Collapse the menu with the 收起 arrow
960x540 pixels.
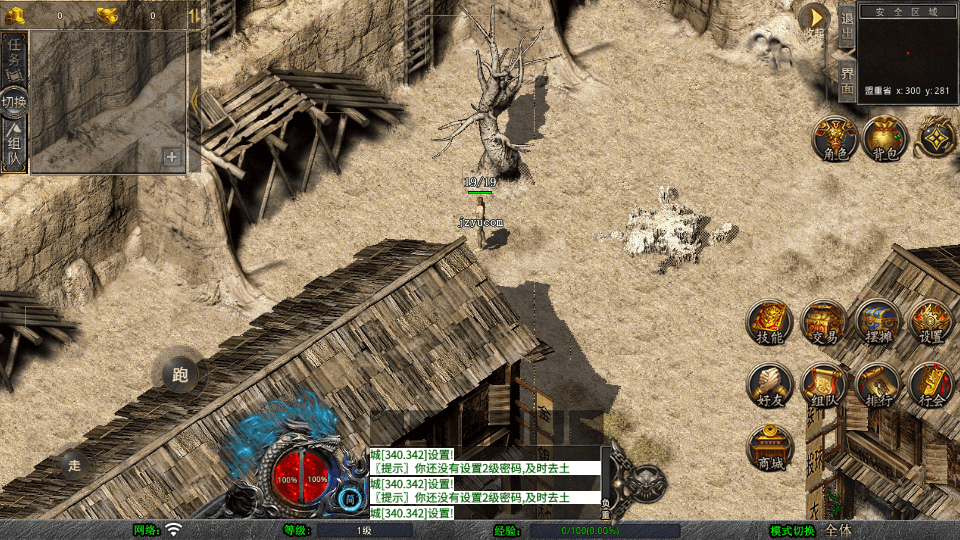(x=816, y=18)
